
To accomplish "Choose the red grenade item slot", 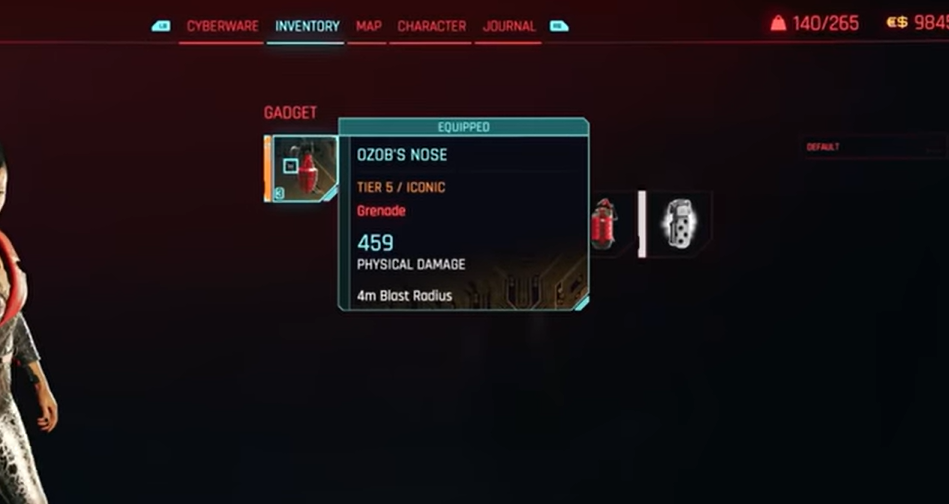I will coord(603,224).
